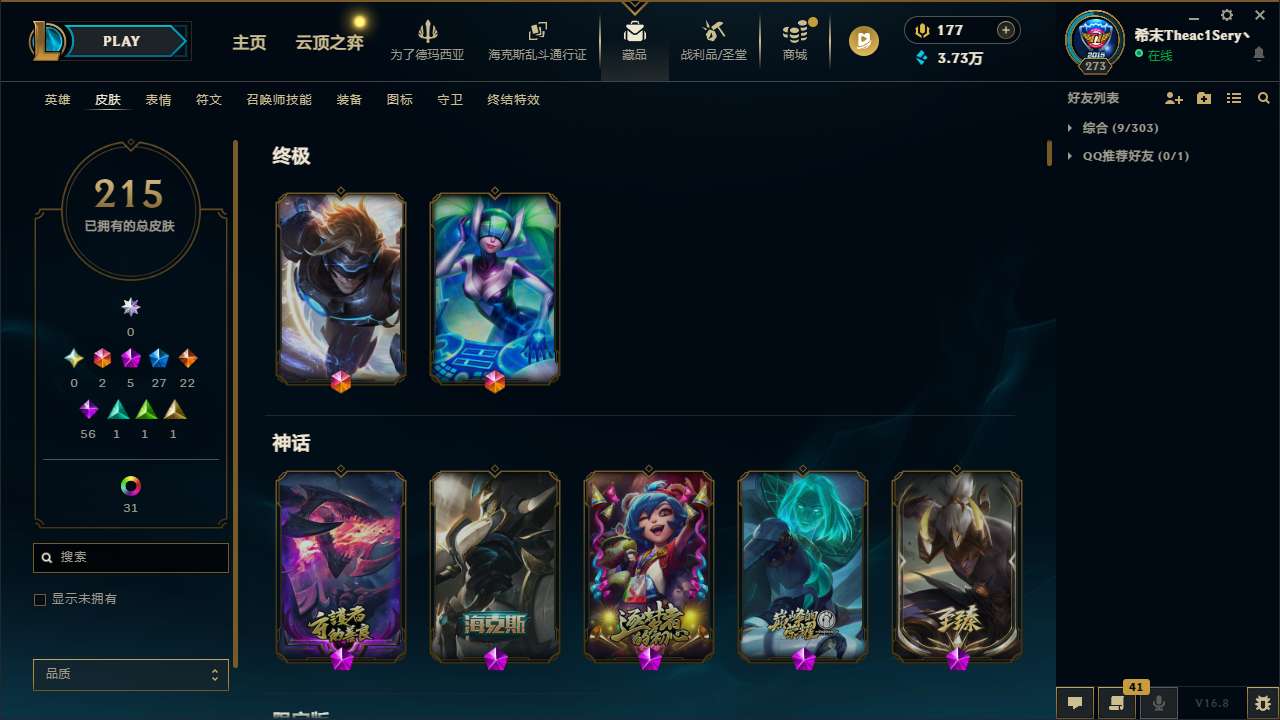Click the chat bubble icon with 41 badge

(1117, 702)
